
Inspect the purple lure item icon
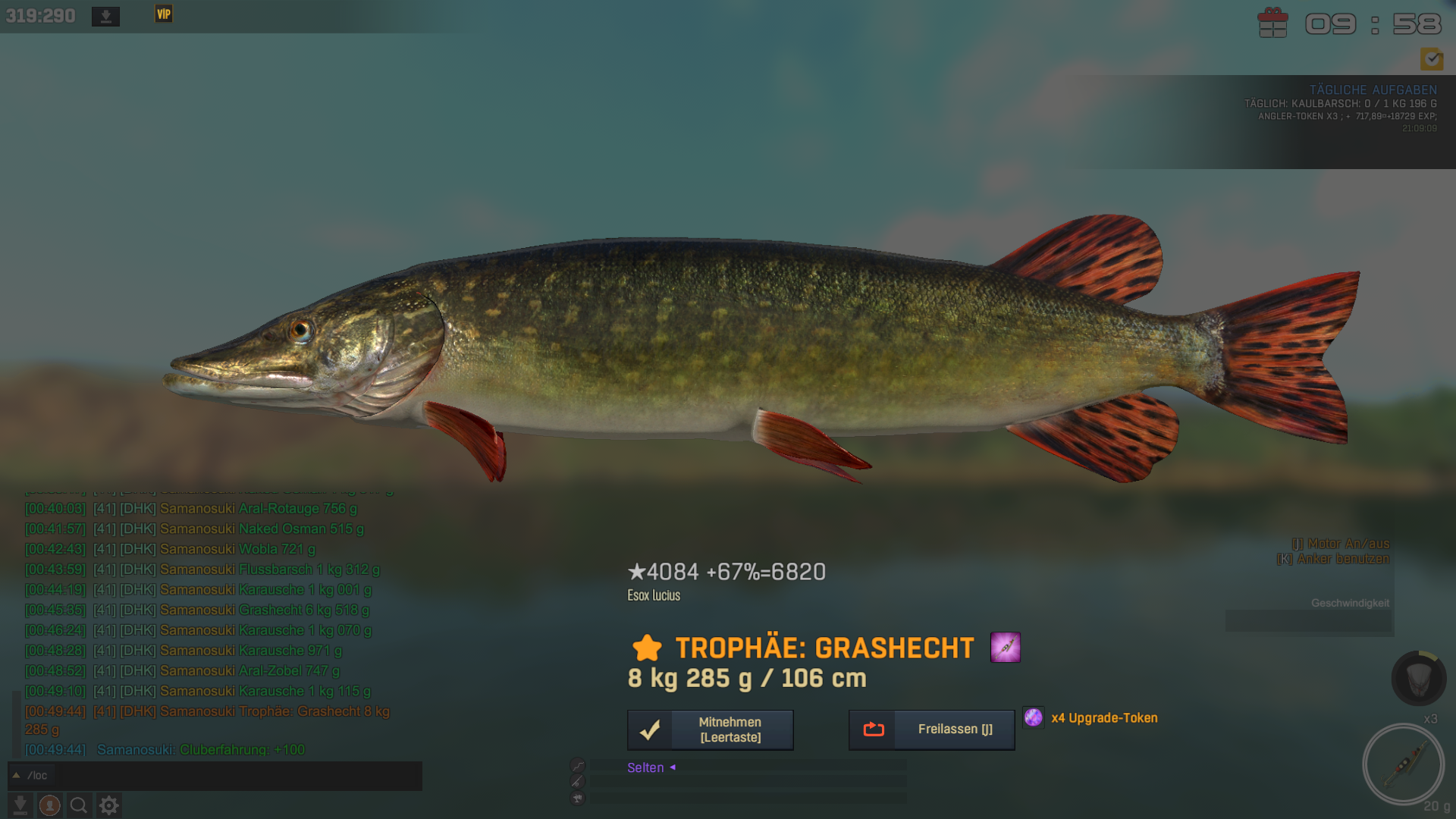point(1005,648)
